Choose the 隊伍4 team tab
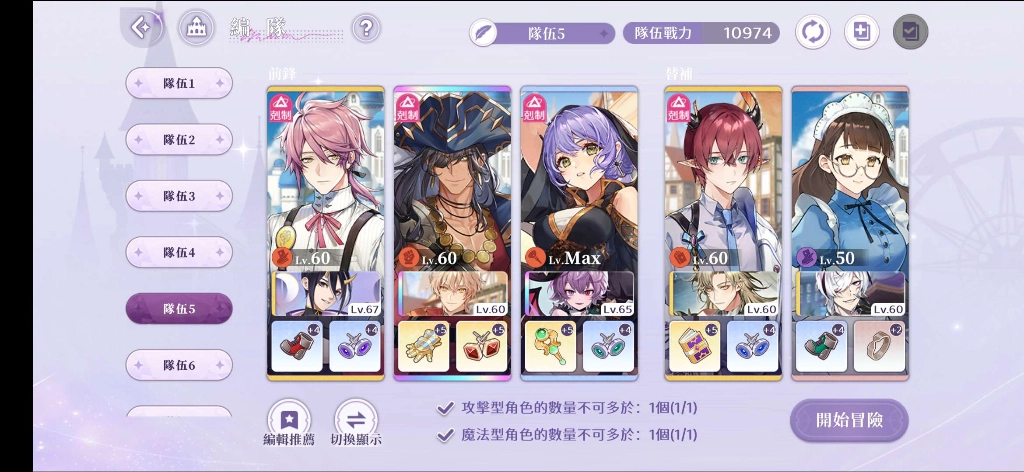 click(x=179, y=252)
